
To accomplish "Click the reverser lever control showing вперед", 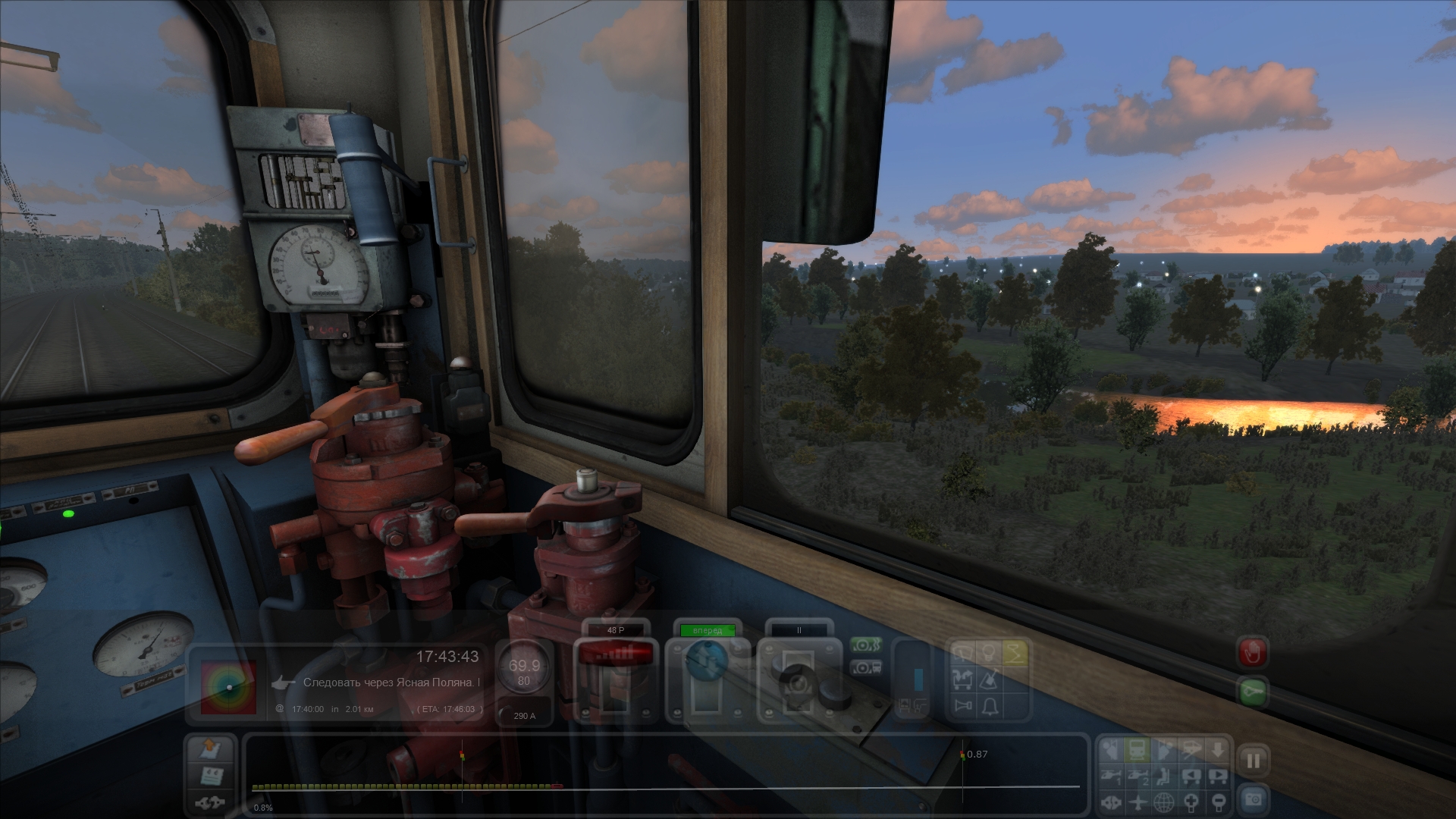I will tap(707, 679).
